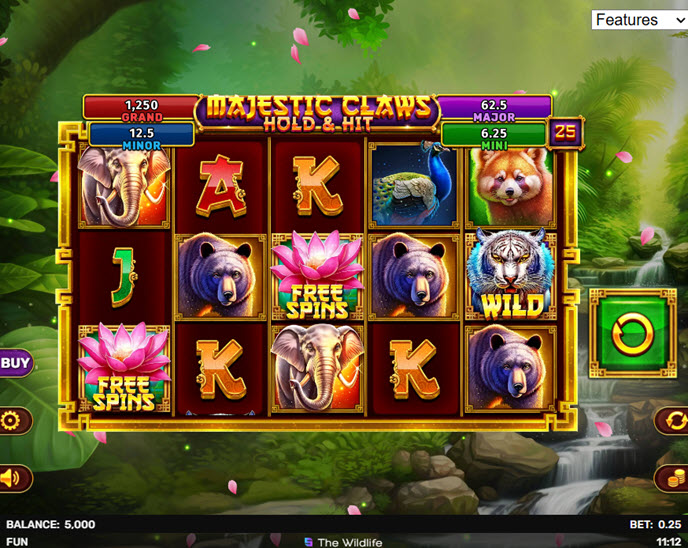688x548 pixels.
Task: Open bet settings via the coin stack icon
Action: 673,478
